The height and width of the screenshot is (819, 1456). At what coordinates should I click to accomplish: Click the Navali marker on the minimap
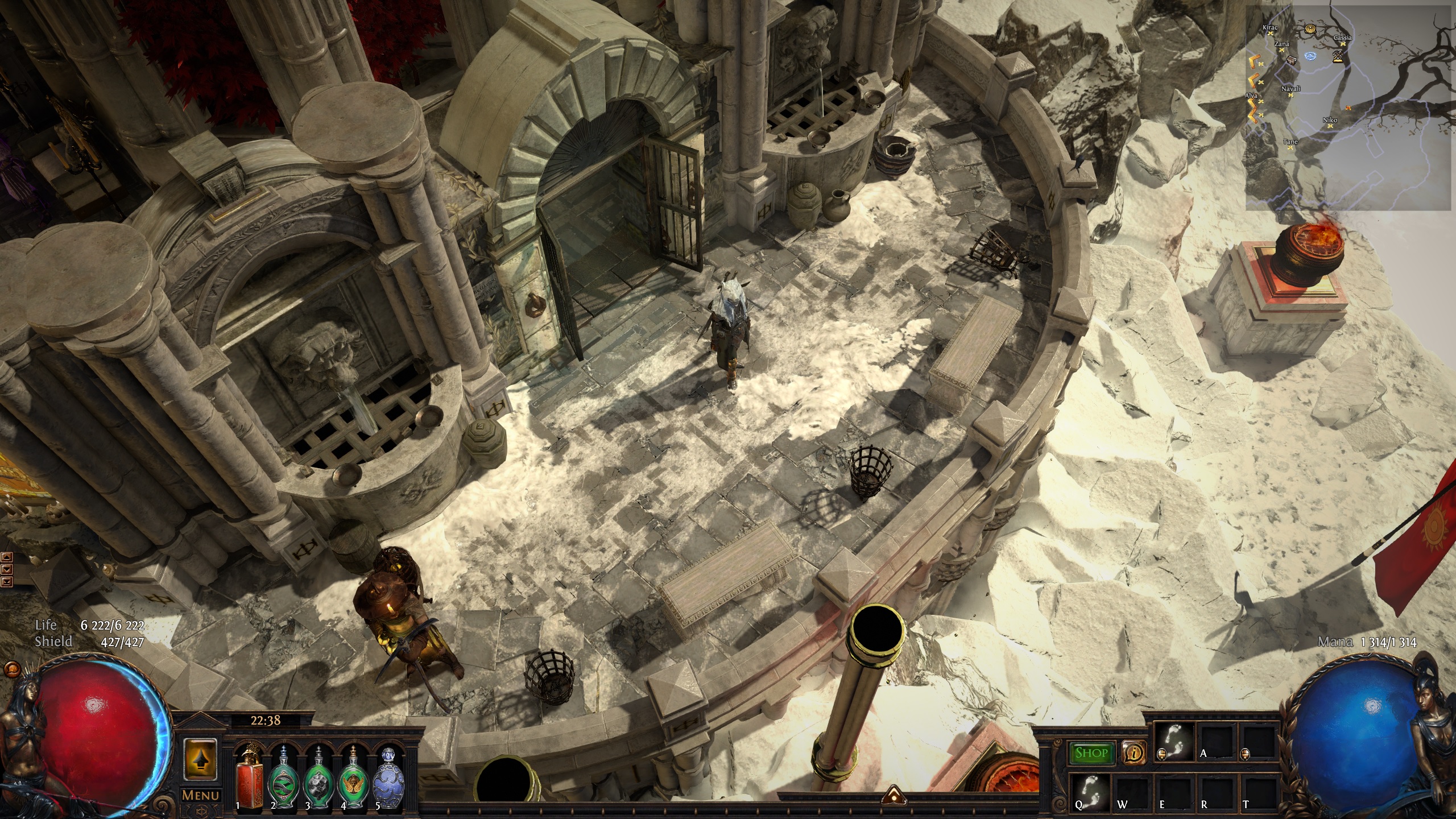pos(1291,95)
